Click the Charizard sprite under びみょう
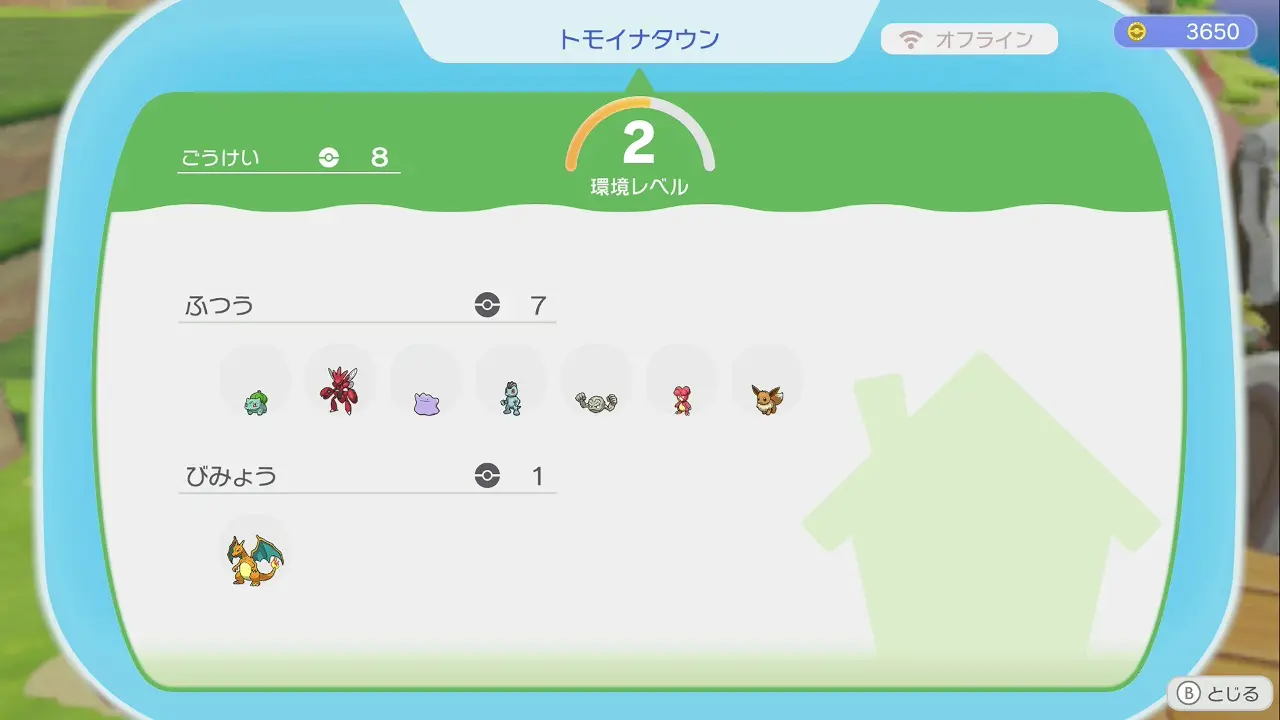 pyautogui.click(x=253, y=557)
